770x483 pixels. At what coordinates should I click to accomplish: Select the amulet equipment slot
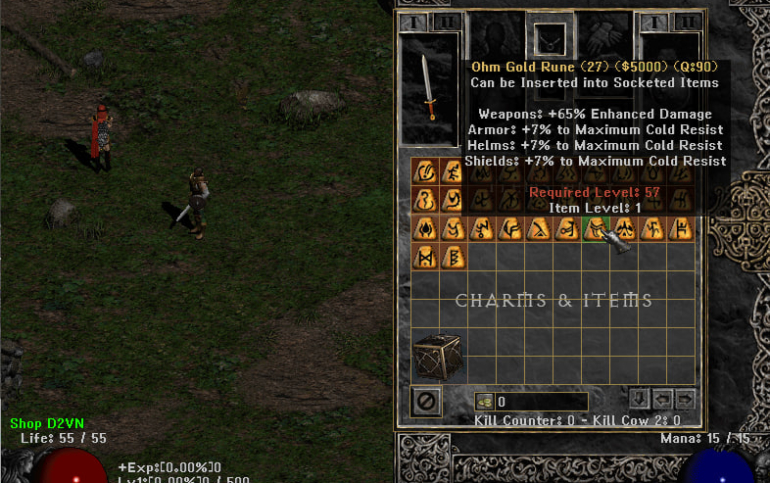pyautogui.click(x=550, y=40)
